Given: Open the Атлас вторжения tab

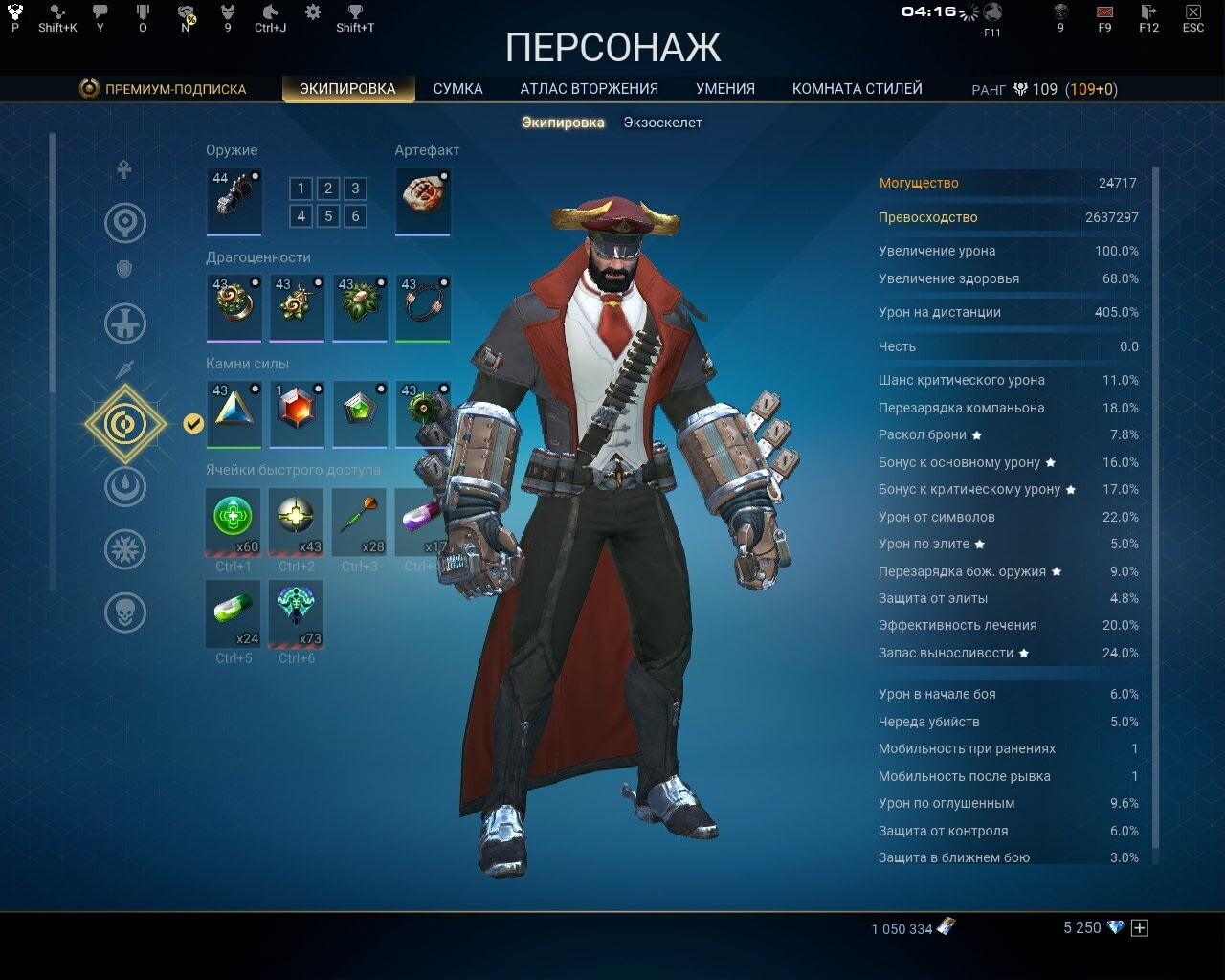Looking at the screenshot, I should [x=589, y=89].
